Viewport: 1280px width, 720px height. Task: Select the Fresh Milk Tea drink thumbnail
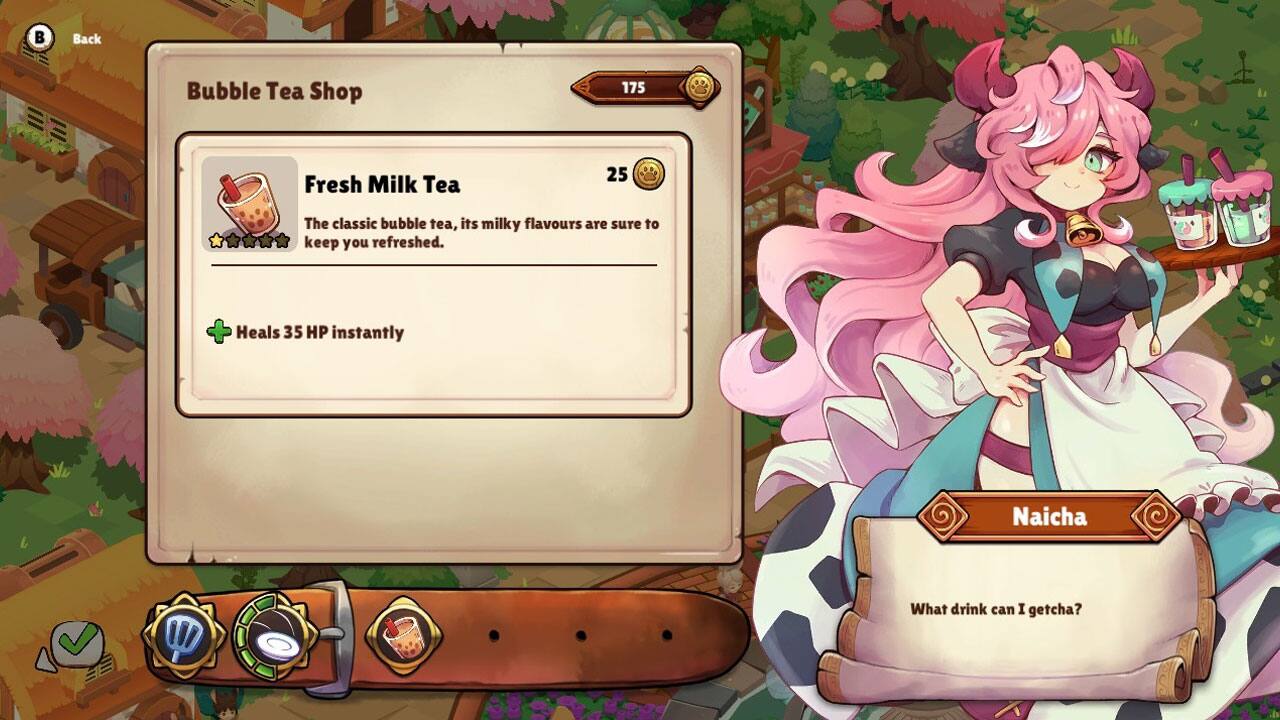pyautogui.click(x=250, y=203)
